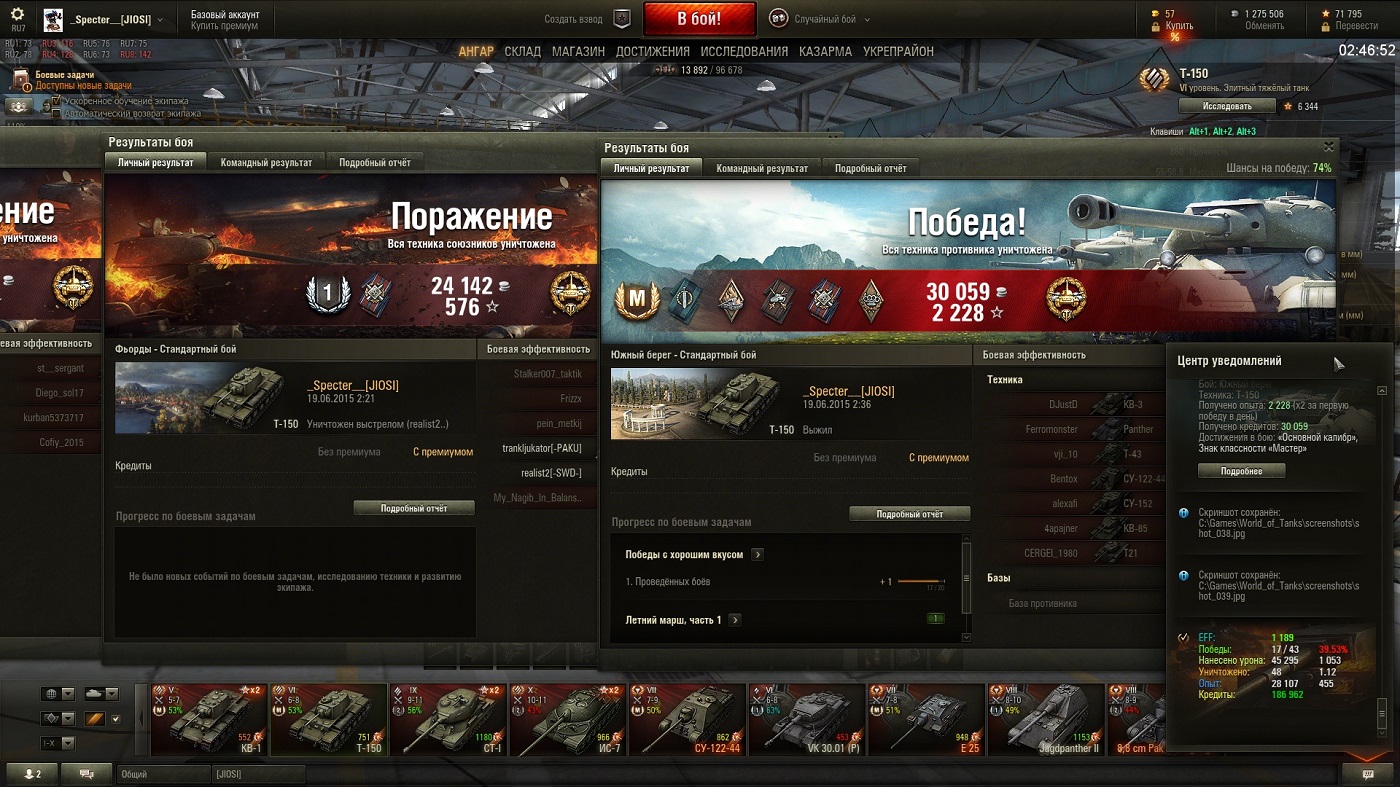Open the СКЛАД depot menu

(x=522, y=51)
